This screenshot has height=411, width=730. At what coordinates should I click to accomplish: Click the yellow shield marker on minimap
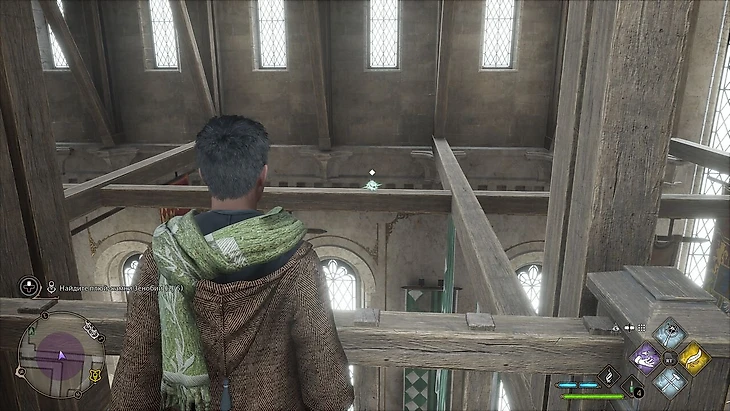tap(95, 375)
